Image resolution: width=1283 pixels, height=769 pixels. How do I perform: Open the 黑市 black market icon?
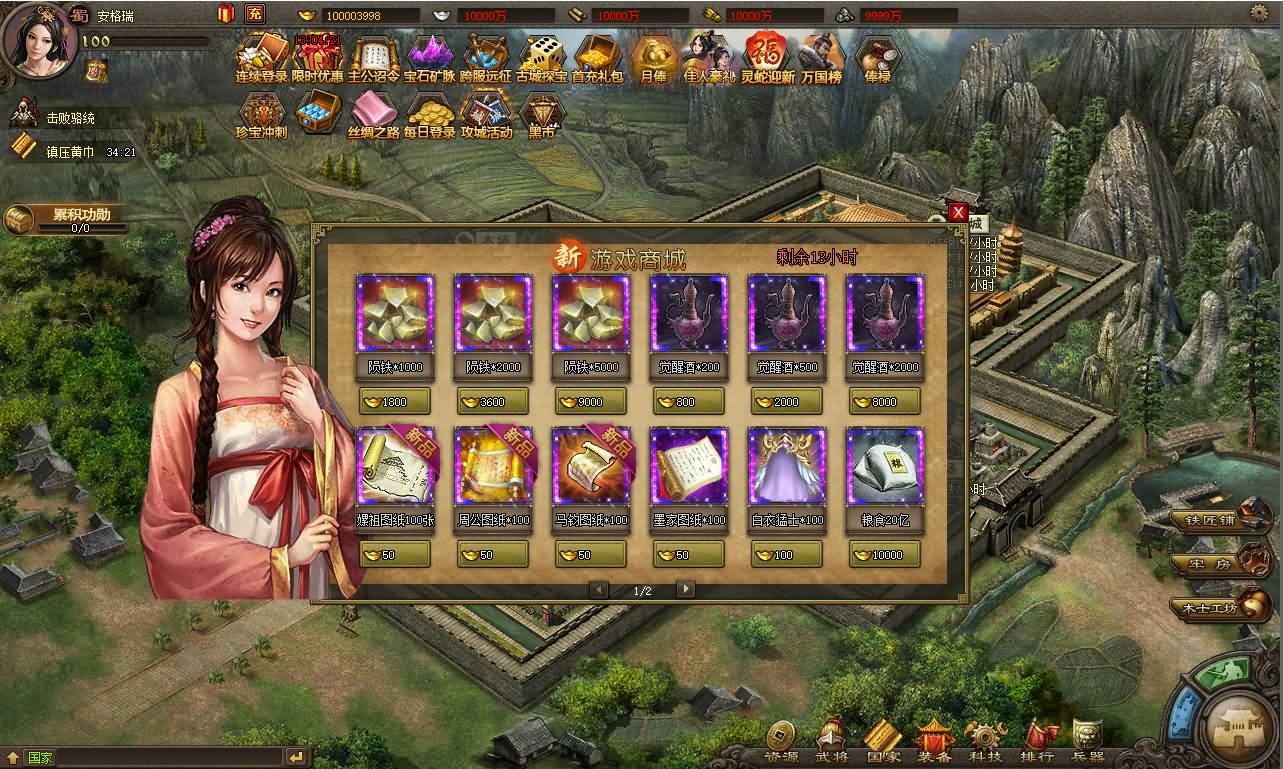[x=542, y=113]
